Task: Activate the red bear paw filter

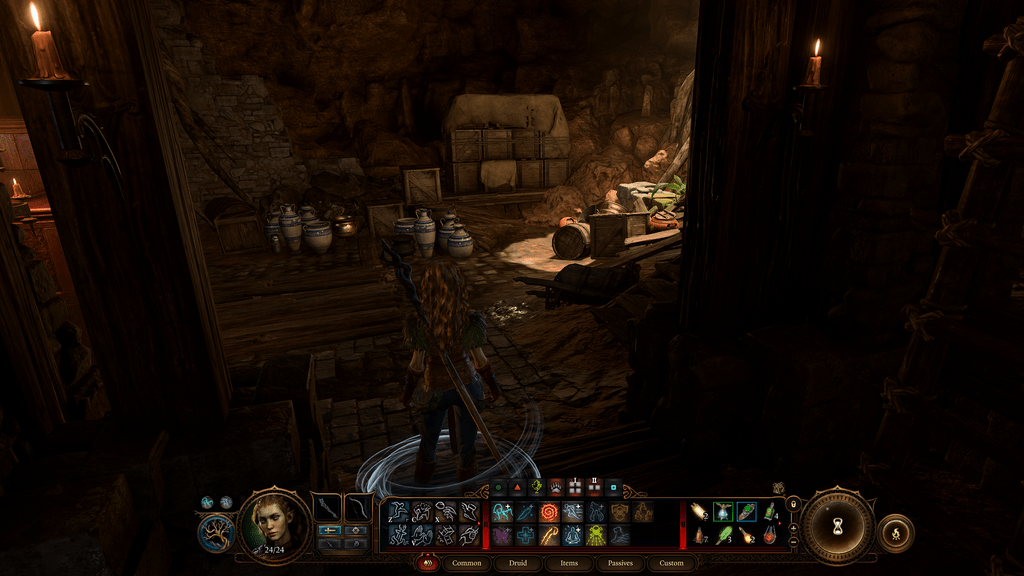Action: coord(556,487)
